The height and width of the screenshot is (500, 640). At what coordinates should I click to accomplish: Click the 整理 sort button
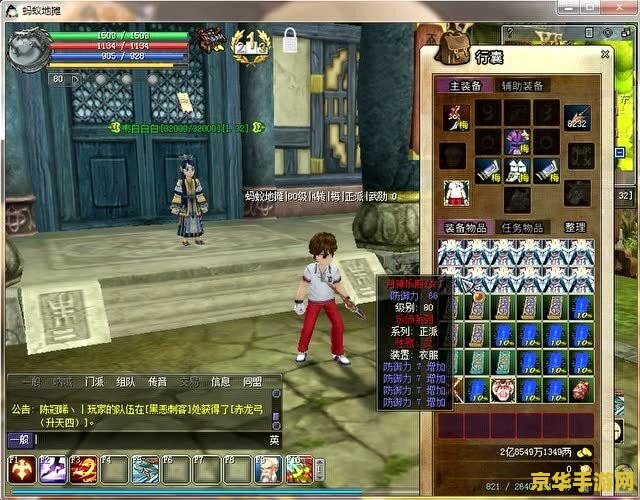tap(575, 228)
